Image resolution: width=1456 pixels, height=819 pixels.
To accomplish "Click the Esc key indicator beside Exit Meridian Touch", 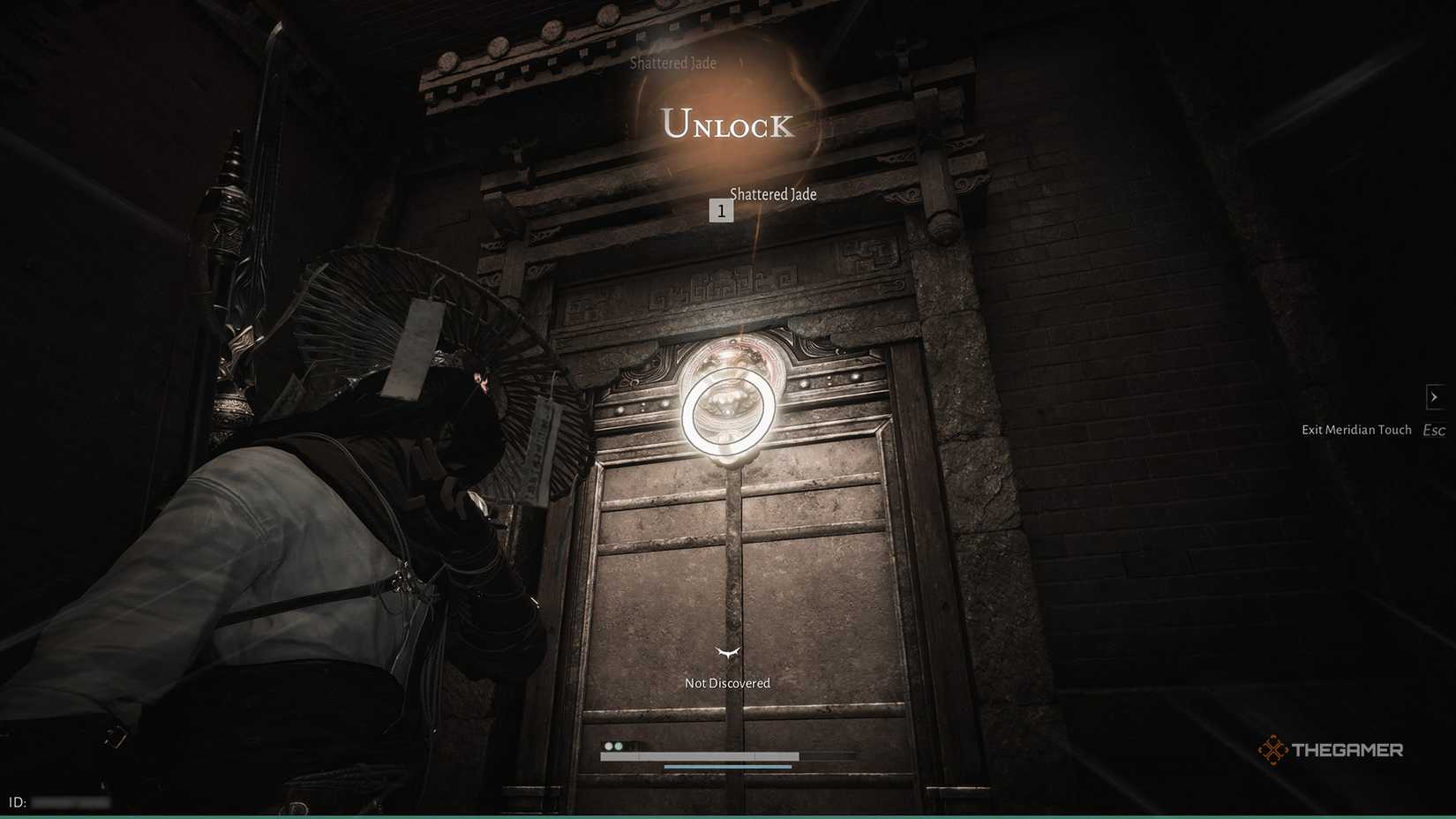I will point(1433,431).
